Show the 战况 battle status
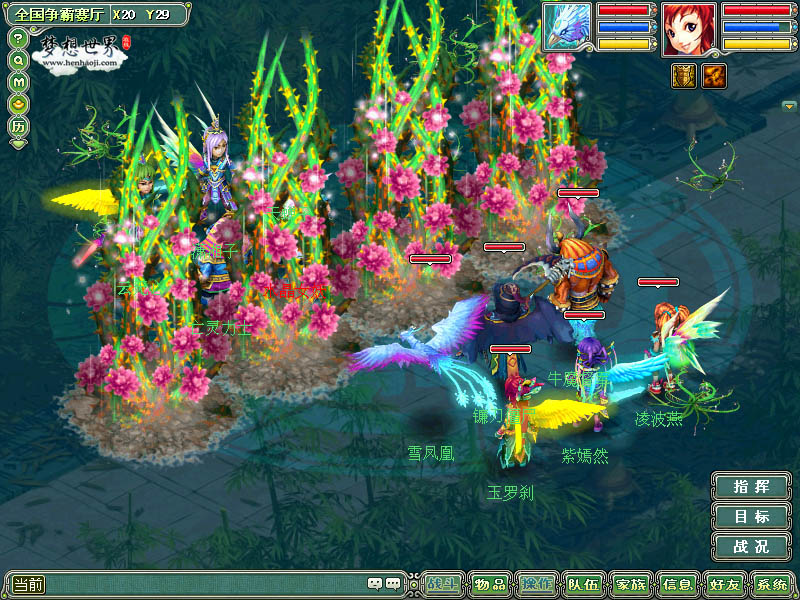 click(751, 547)
